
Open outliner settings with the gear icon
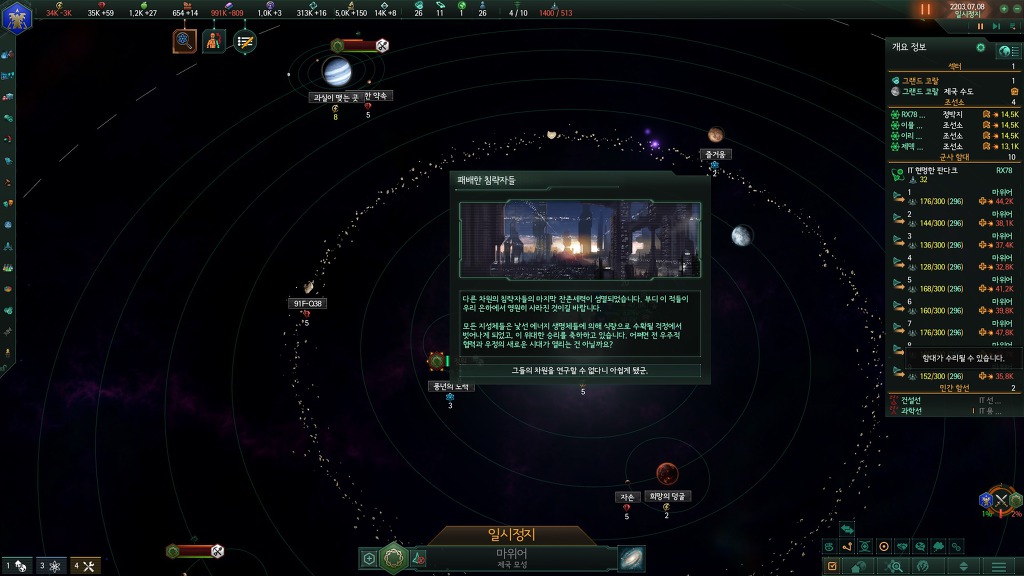pos(980,47)
